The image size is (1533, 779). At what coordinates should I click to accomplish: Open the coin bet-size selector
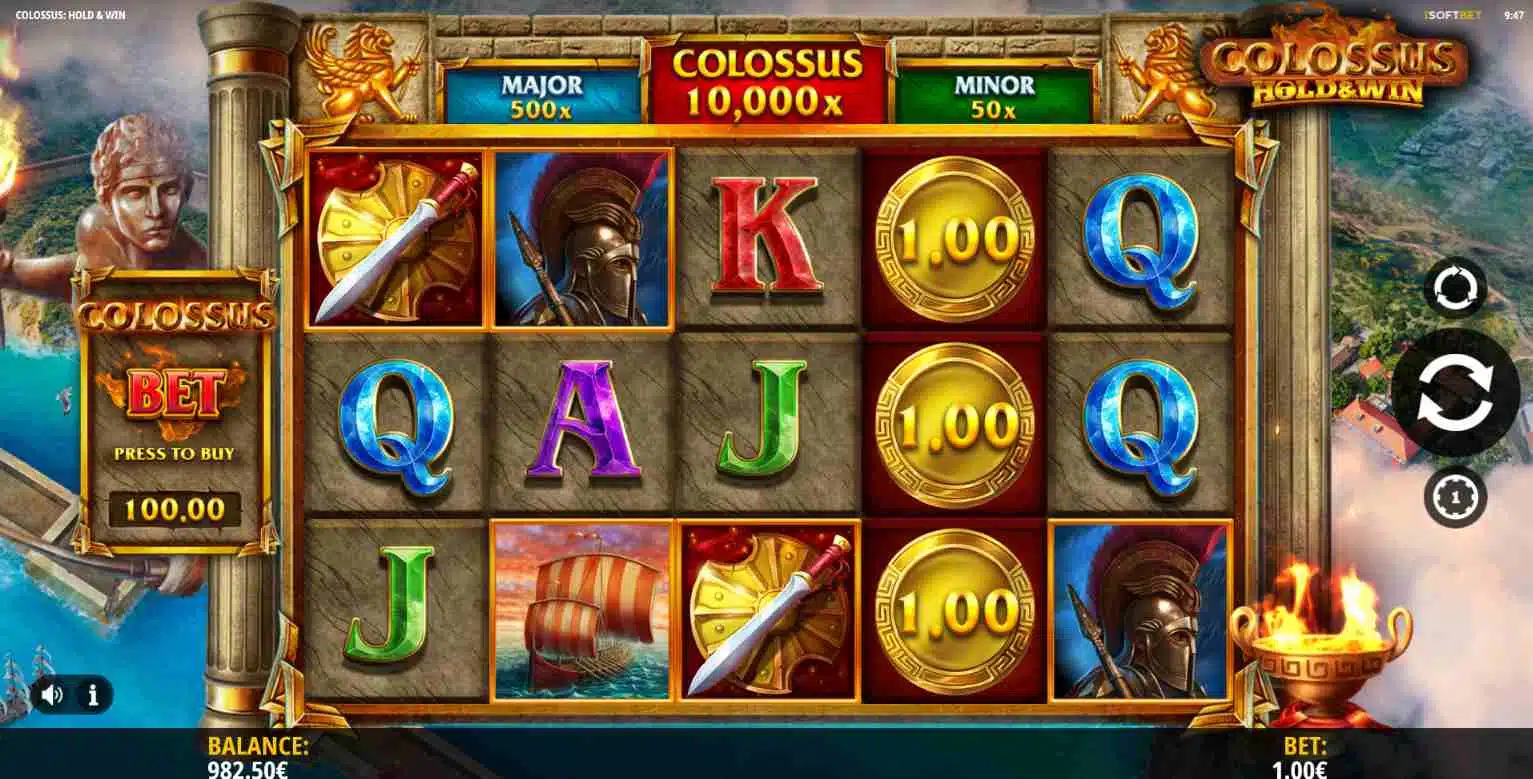tap(1455, 496)
